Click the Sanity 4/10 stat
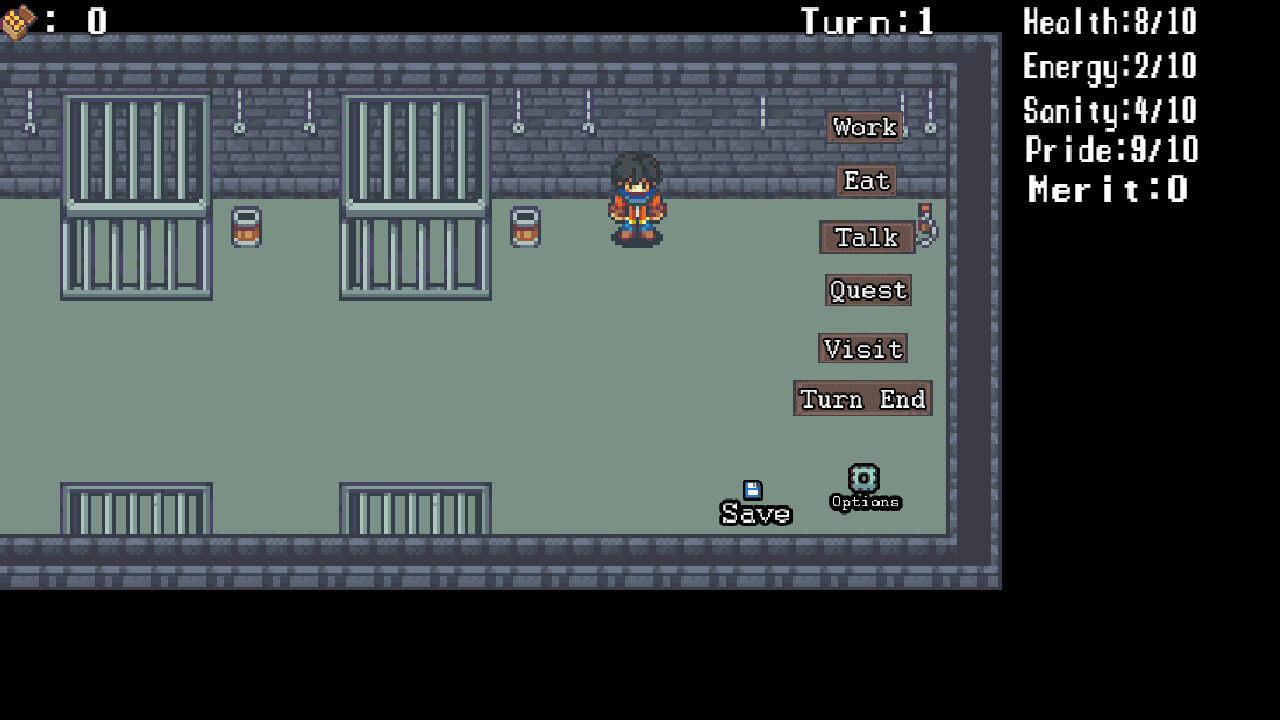The height and width of the screenshot is (720, 1280). pos(1109,110)
